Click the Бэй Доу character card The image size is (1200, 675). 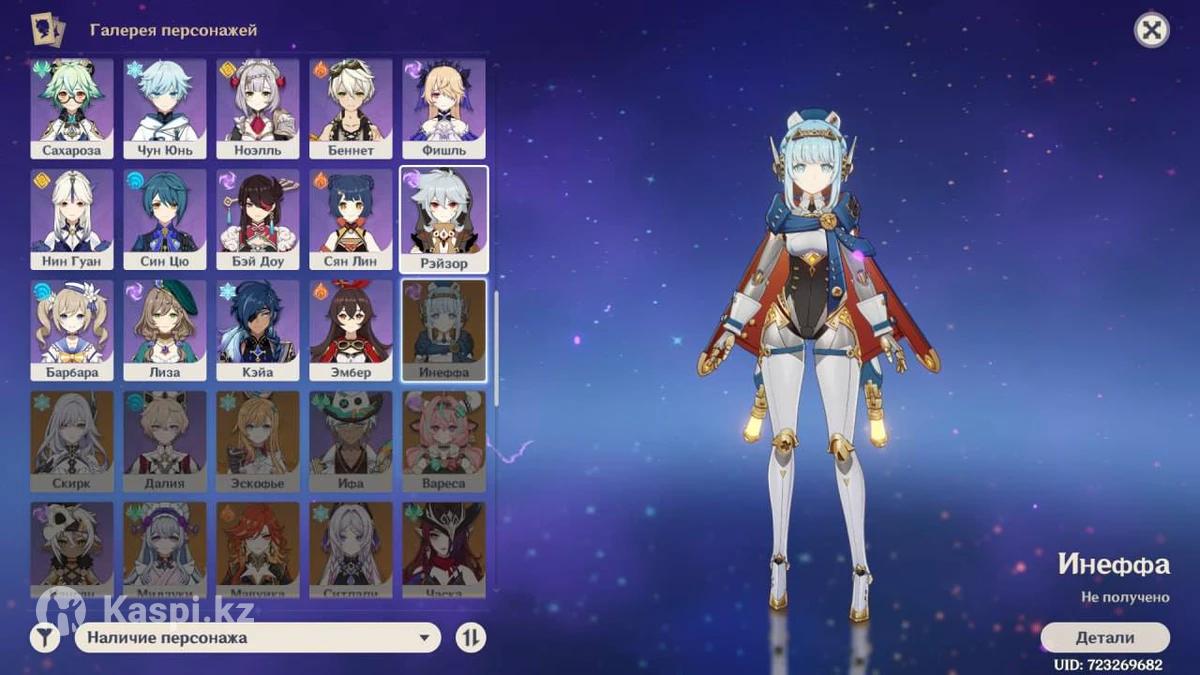pyautogui.click(x=258, y=218)
